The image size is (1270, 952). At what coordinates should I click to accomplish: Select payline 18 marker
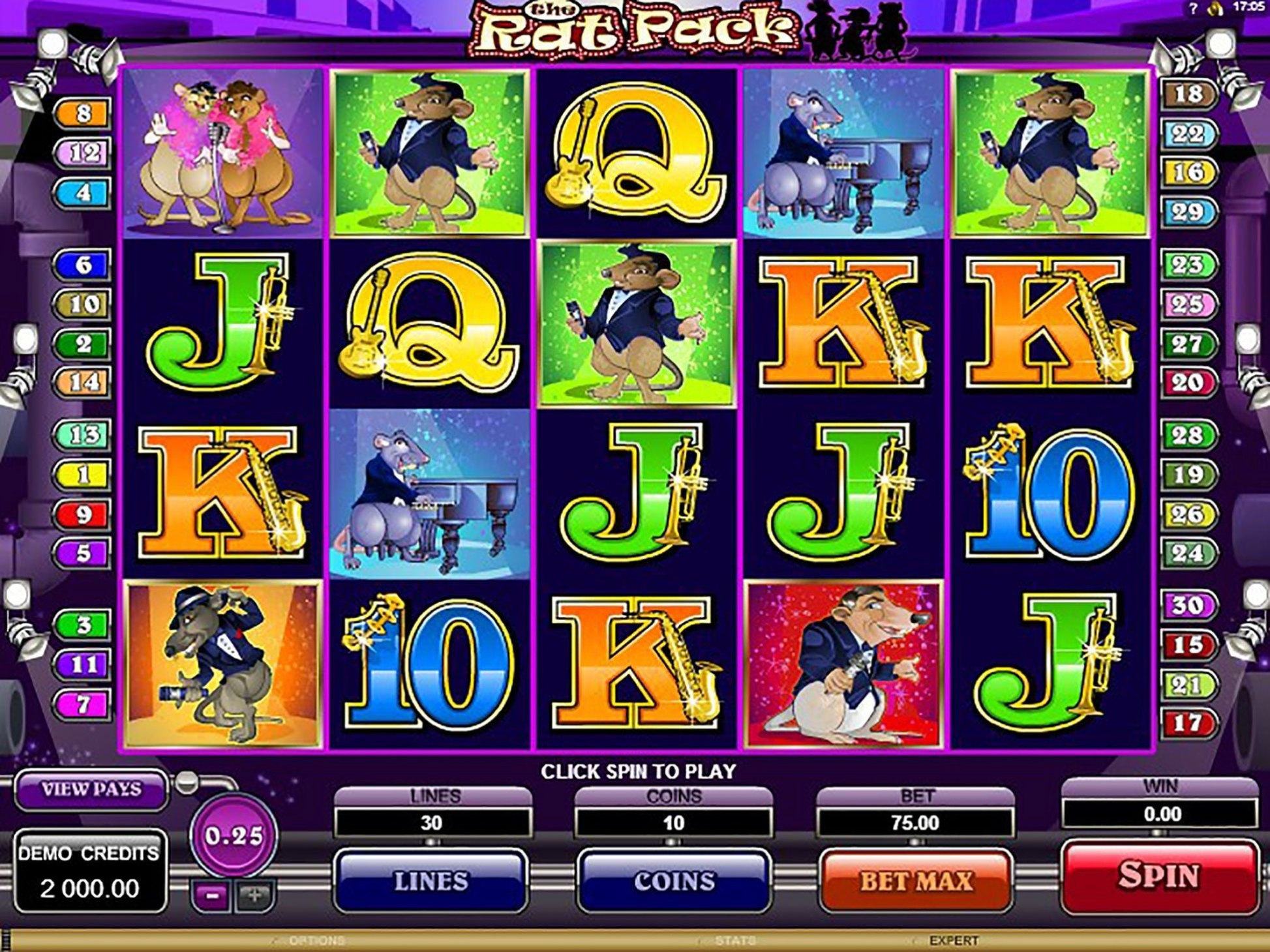point(1188,95)
